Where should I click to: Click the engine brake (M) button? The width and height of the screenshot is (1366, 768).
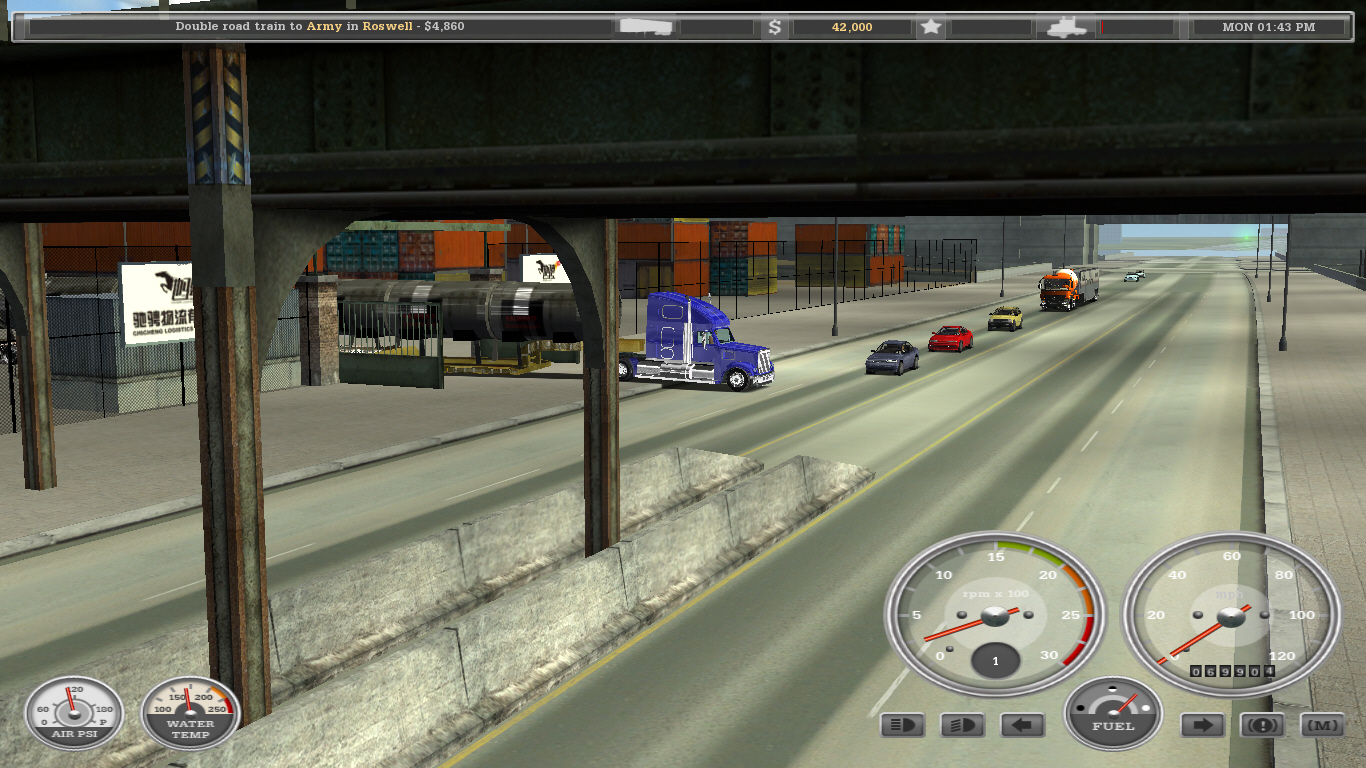tap(1322, 725)
